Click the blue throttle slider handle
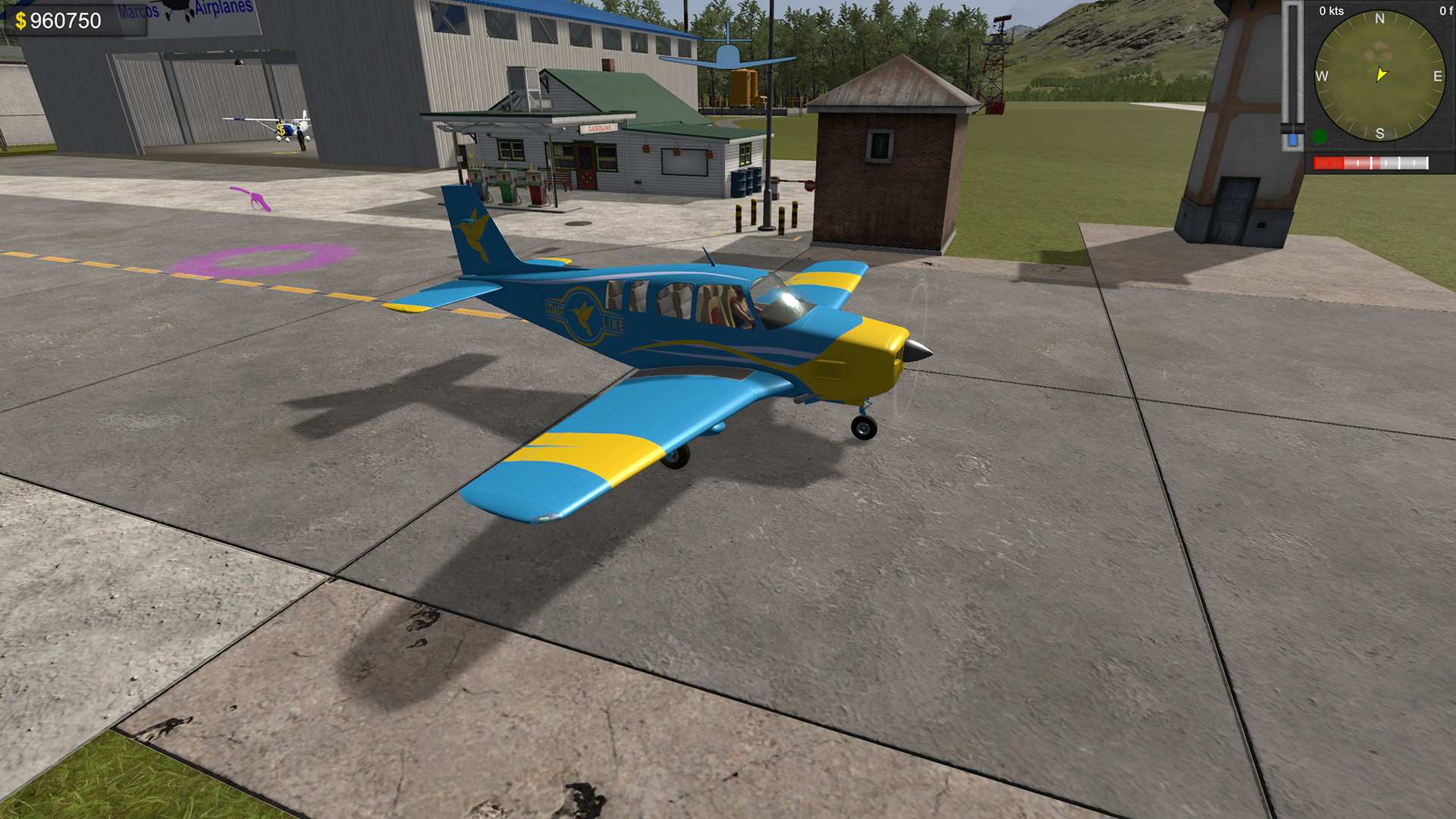1456x819 pixels. pos(1292,138)
